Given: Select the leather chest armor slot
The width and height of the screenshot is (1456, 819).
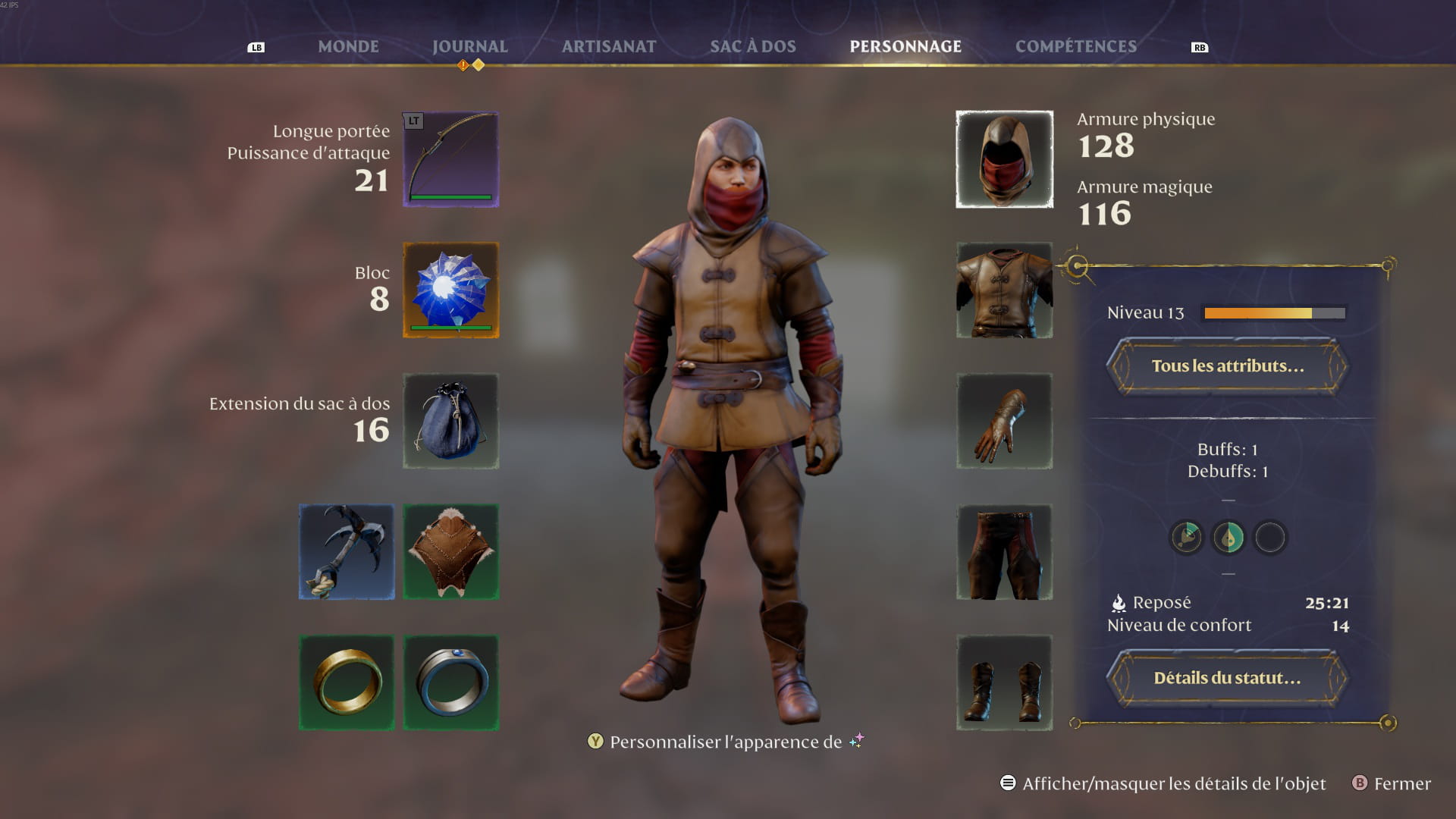Looking at the screenshot, I should [x=1004, y=290].
